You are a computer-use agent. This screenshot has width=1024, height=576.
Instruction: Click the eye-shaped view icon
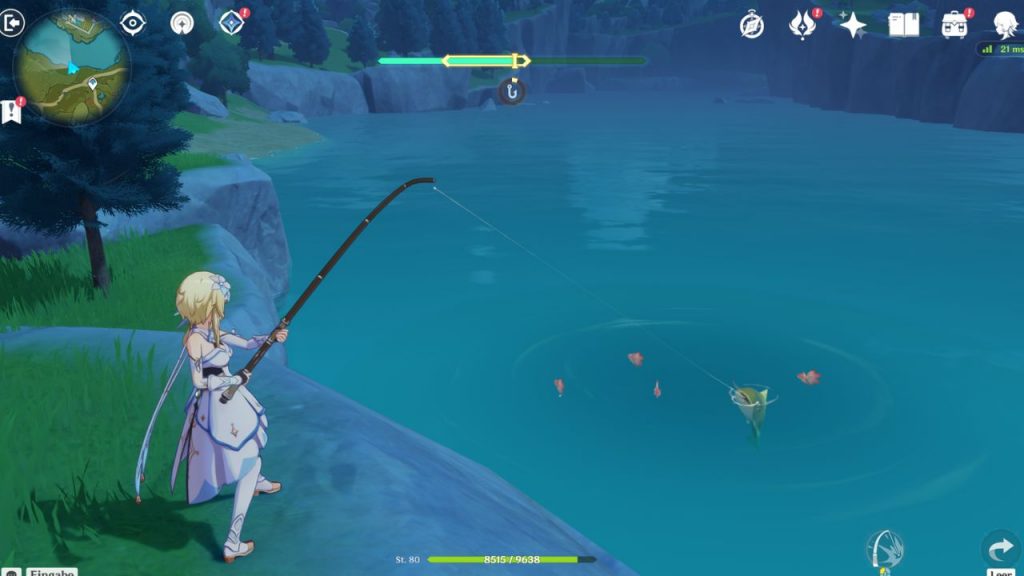point(133,23)
